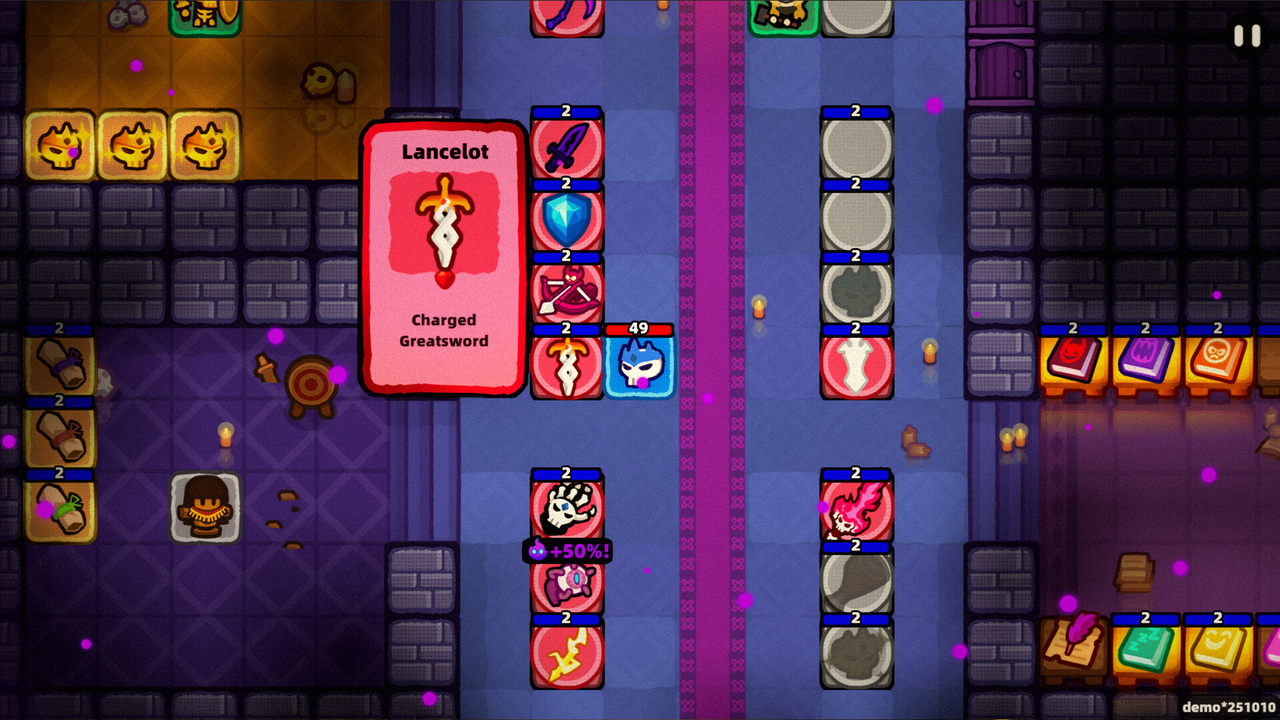
Task: Select the skull hand card with +50% bonus
Action: click(567, 510)
